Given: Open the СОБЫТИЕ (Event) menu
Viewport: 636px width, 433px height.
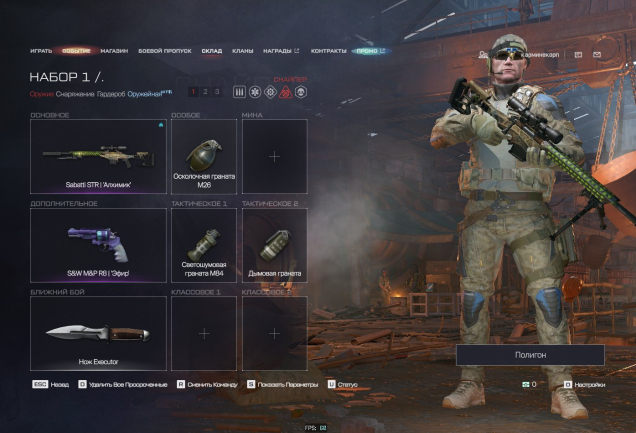Looking at the screenshot, I should pyautogui.click(x=76, y=50).
